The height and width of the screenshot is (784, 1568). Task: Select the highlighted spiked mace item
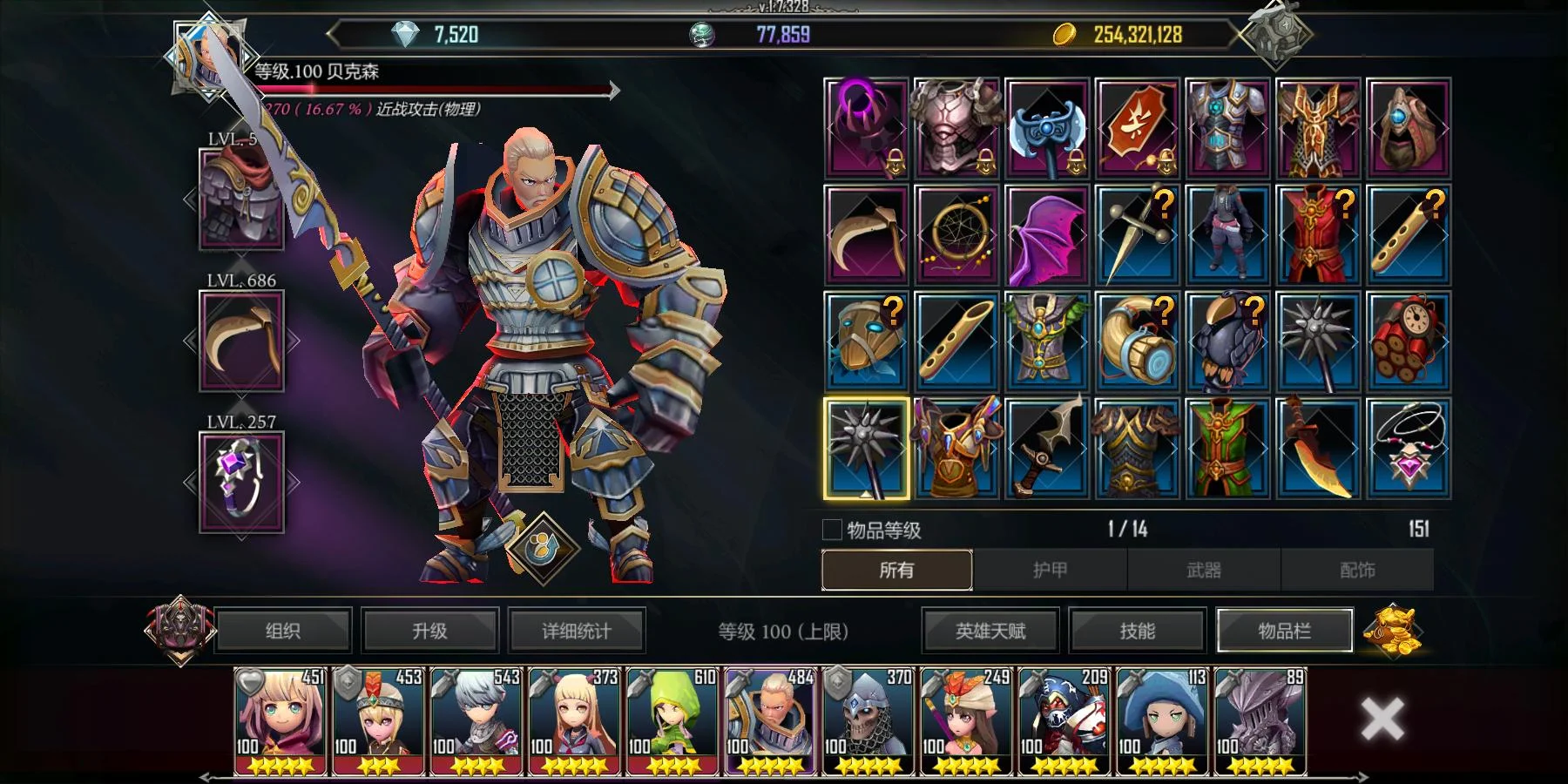[x=867, y=449]
